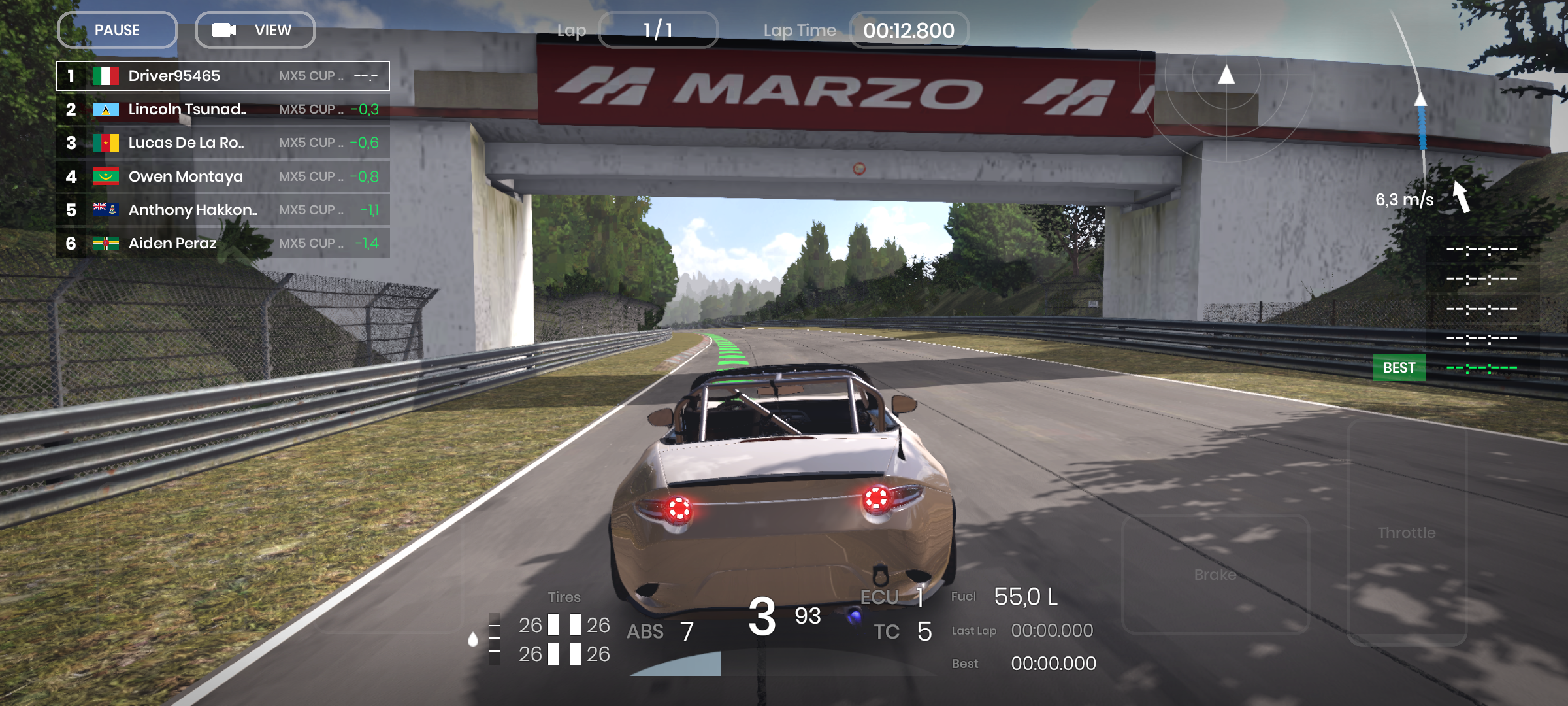Image resolution: width=1568 pixels, height=706 pixels.
Task: Switch camera using the VIEW button
Action: (x=255, y=30)
